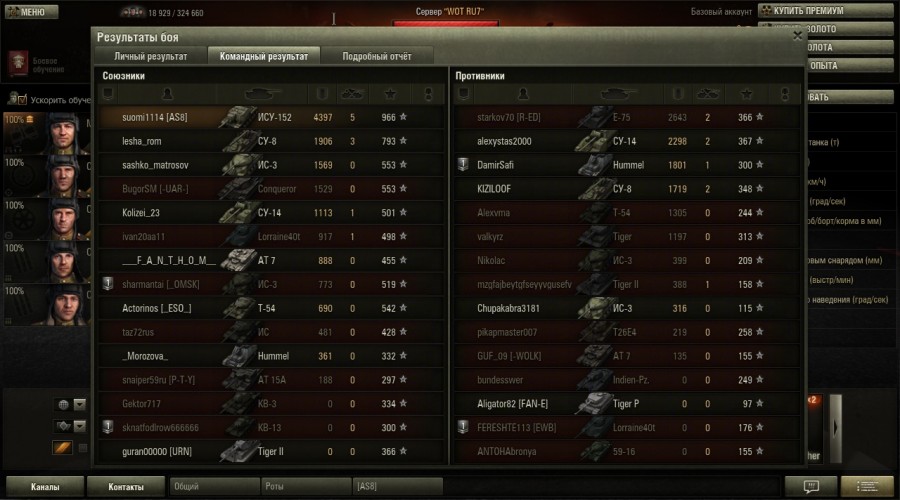Open the Роты chat tab

[x=304, y=487]
